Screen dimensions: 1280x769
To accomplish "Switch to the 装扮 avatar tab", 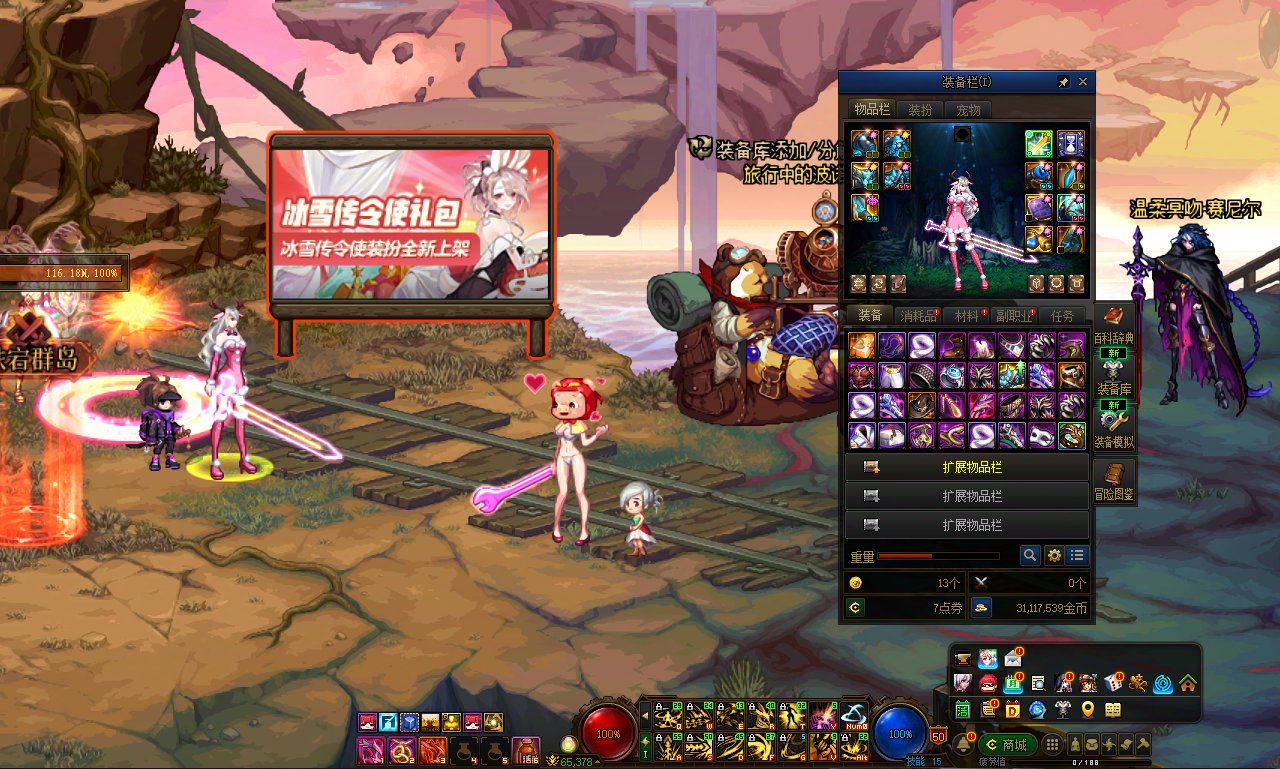I will tap(919, 110).
